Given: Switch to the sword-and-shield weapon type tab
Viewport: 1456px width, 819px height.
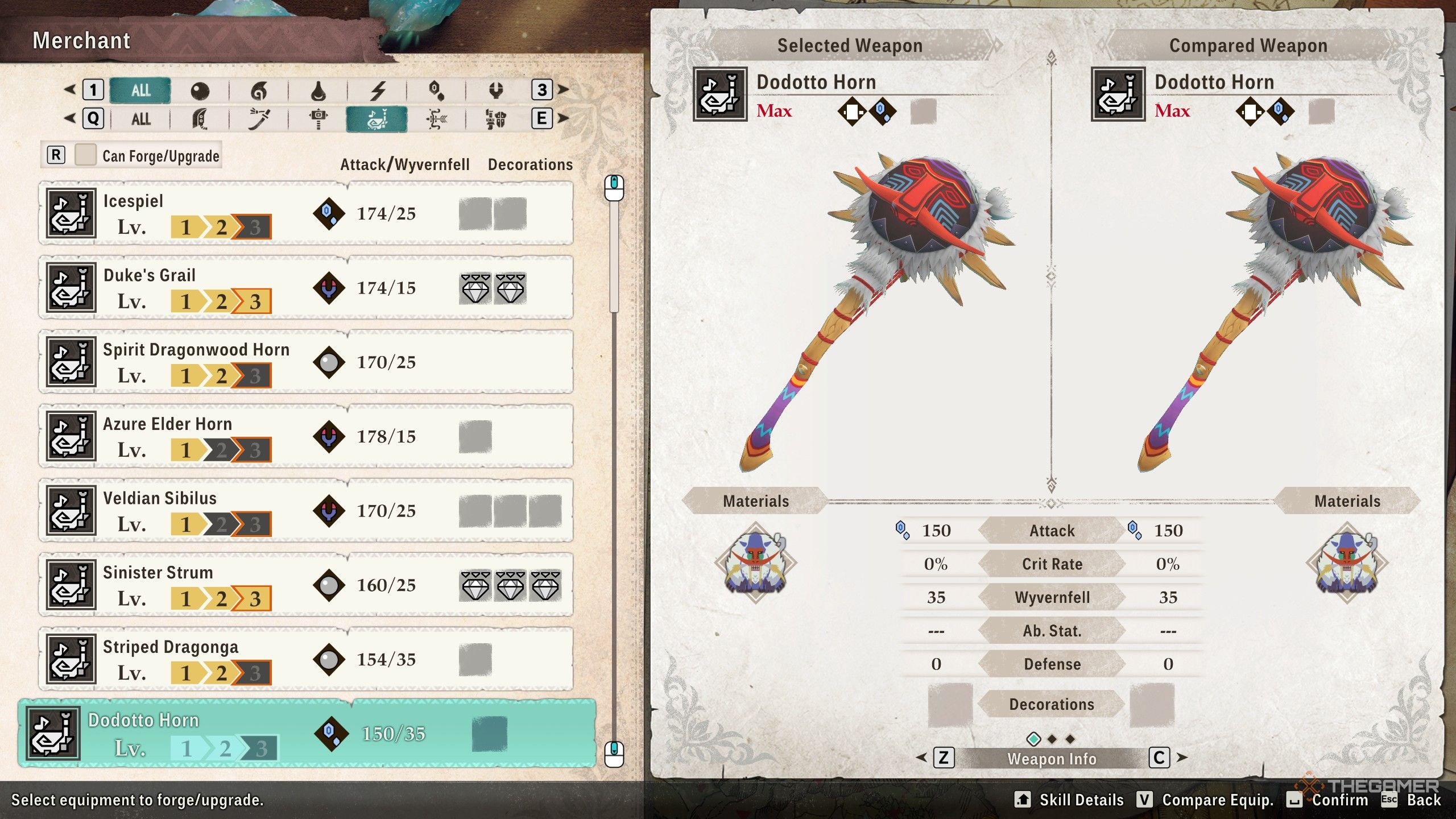Looking at the screenshot, I should point(495,119).
